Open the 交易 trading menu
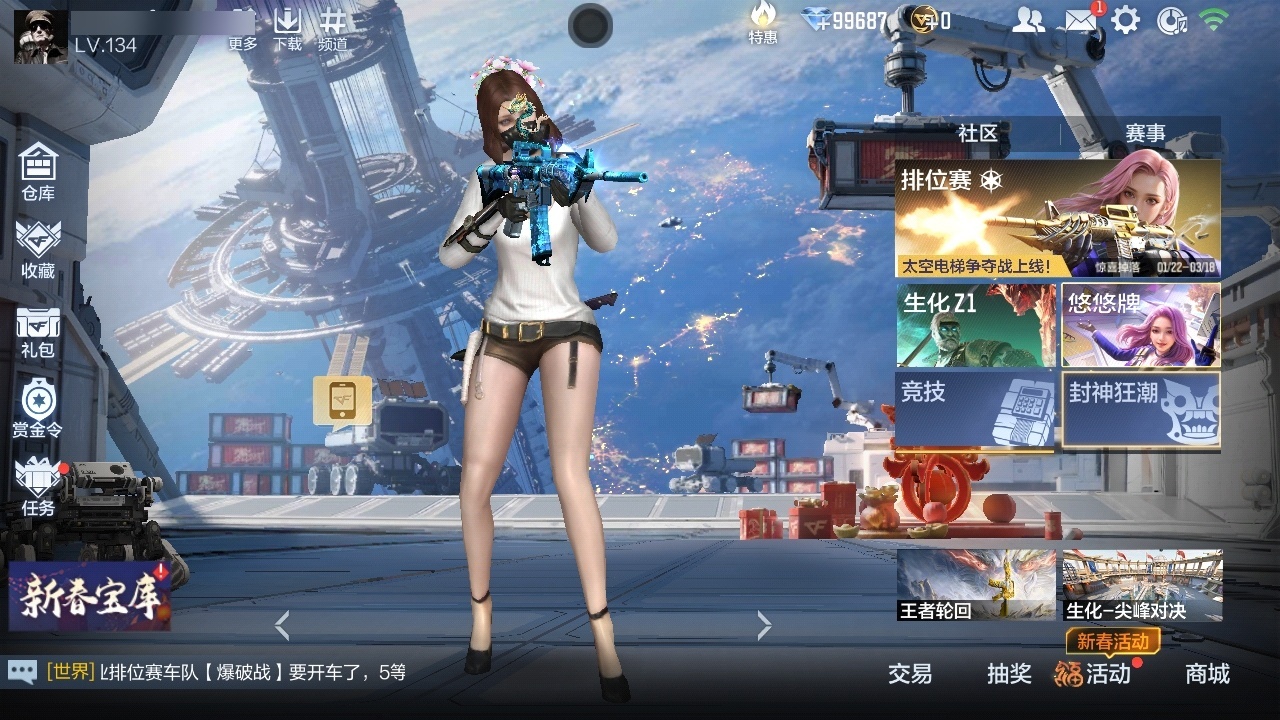The width and height of the screenshot is (1280, 720). pyautogui.click(x=910, y=674)
